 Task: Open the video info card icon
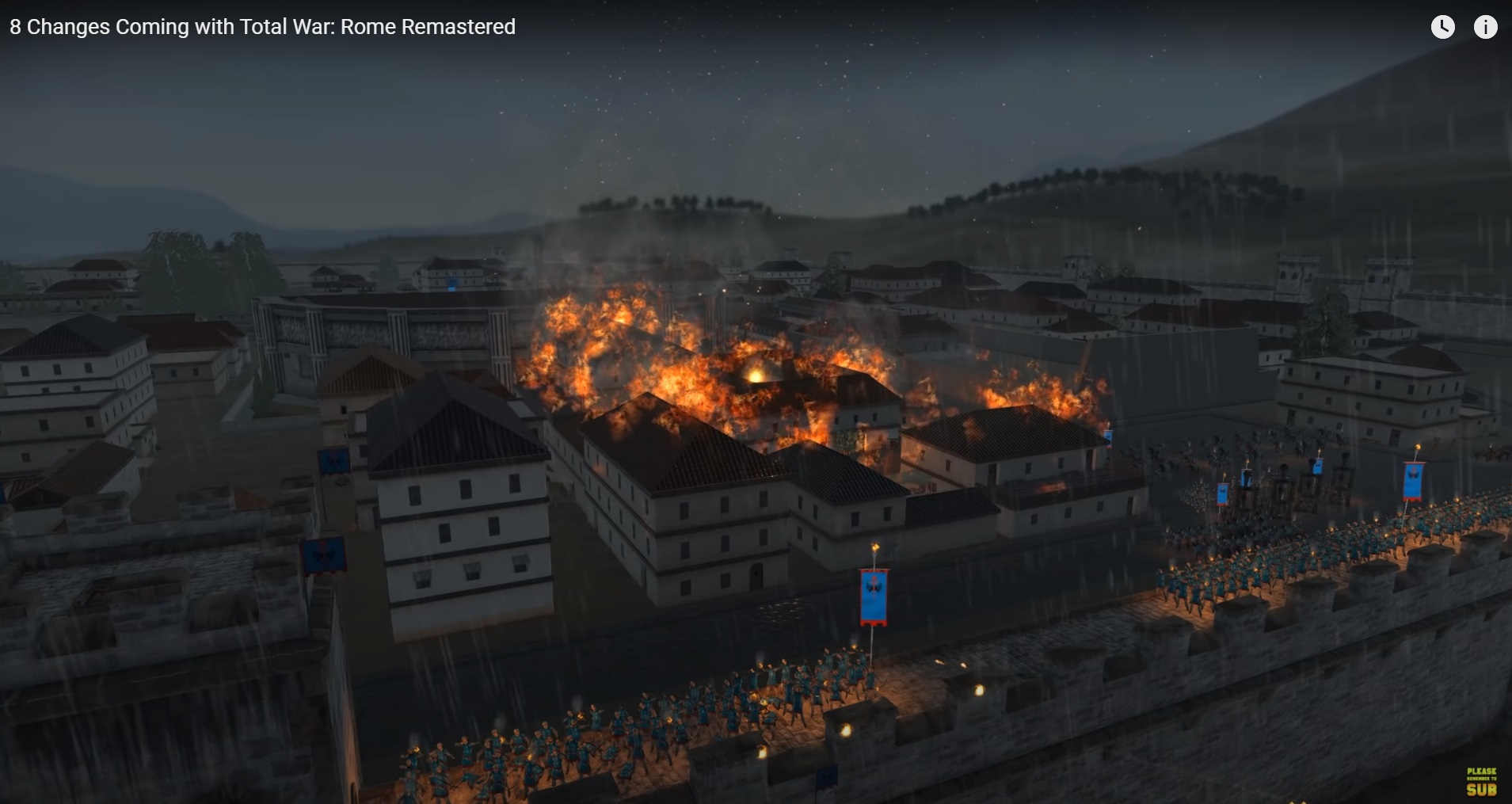click(x=1485, y=27)
